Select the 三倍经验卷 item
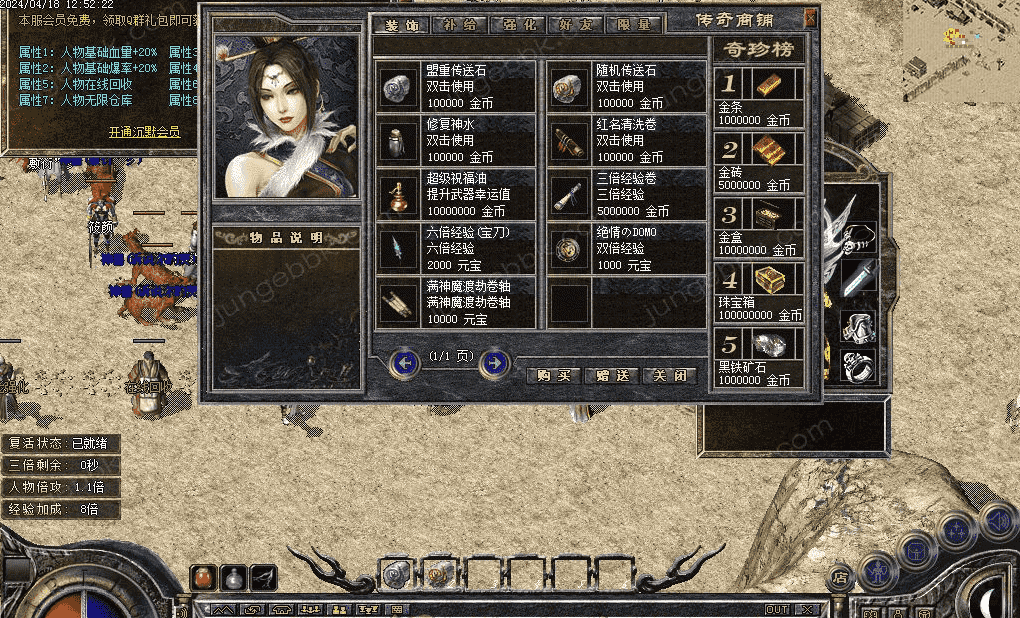The height and width of the screenshot is (618, 1020). (x=628, y=195)
